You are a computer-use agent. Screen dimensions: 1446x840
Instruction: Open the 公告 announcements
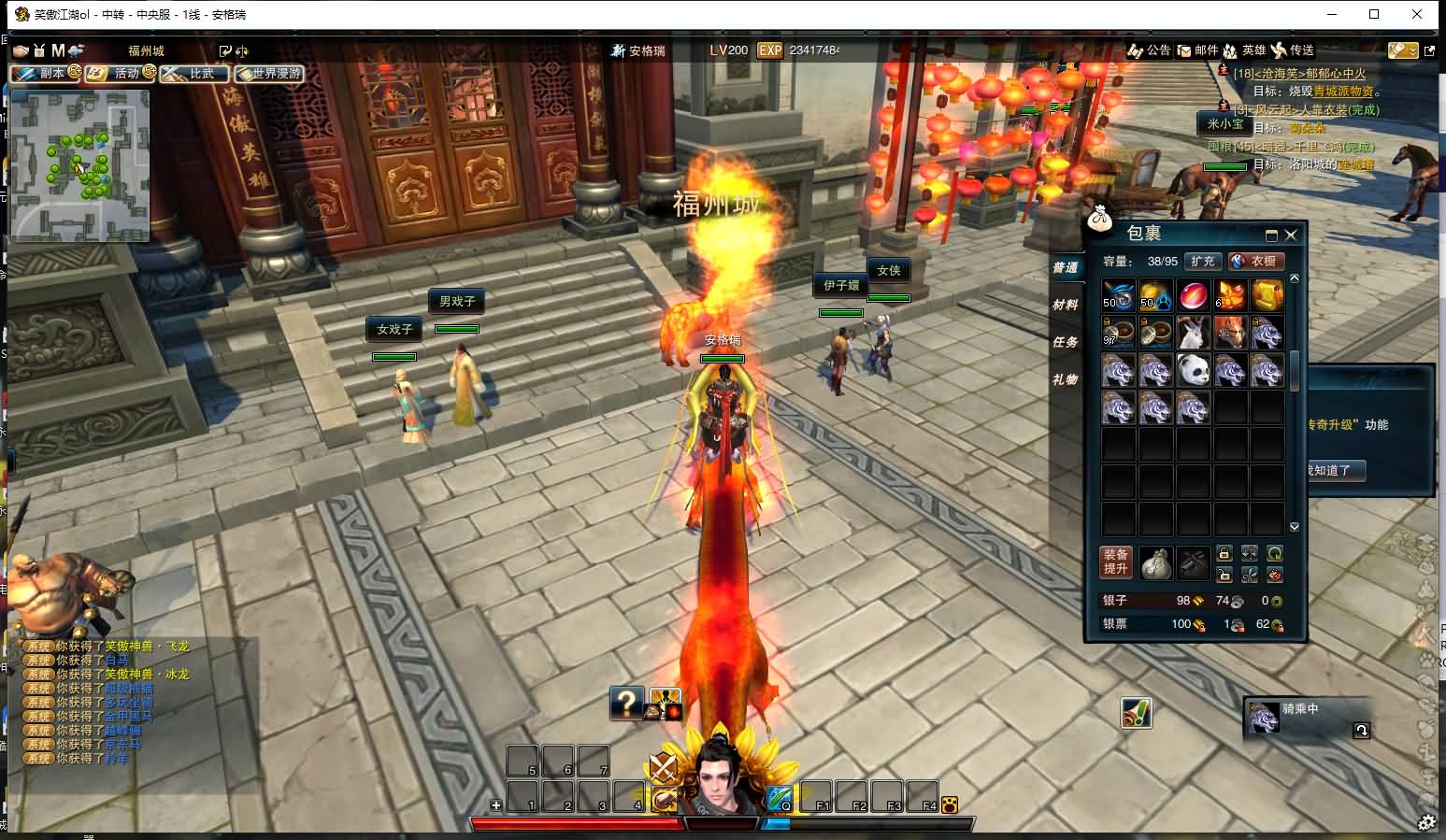[x=1149, y=50]
